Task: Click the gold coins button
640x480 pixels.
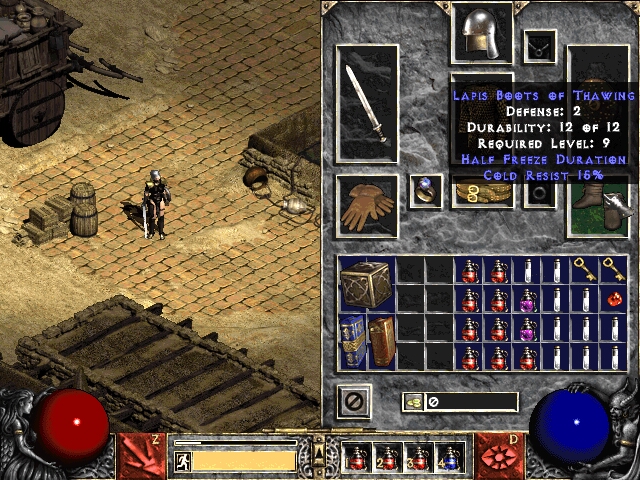Action: coord(413,402)
